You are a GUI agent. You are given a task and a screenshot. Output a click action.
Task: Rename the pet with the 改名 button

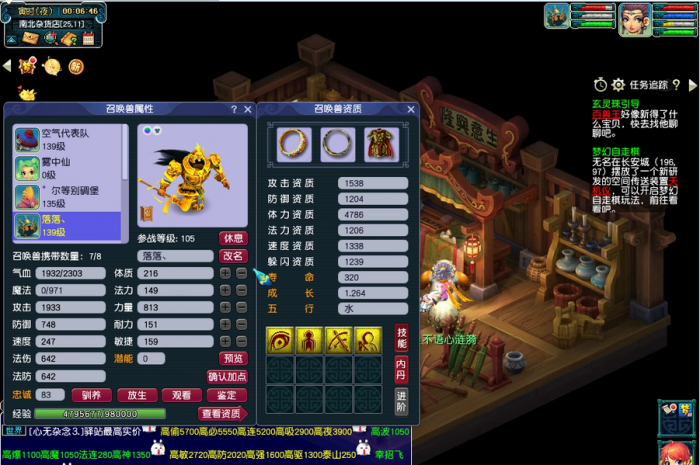click(x=232, y=256)
